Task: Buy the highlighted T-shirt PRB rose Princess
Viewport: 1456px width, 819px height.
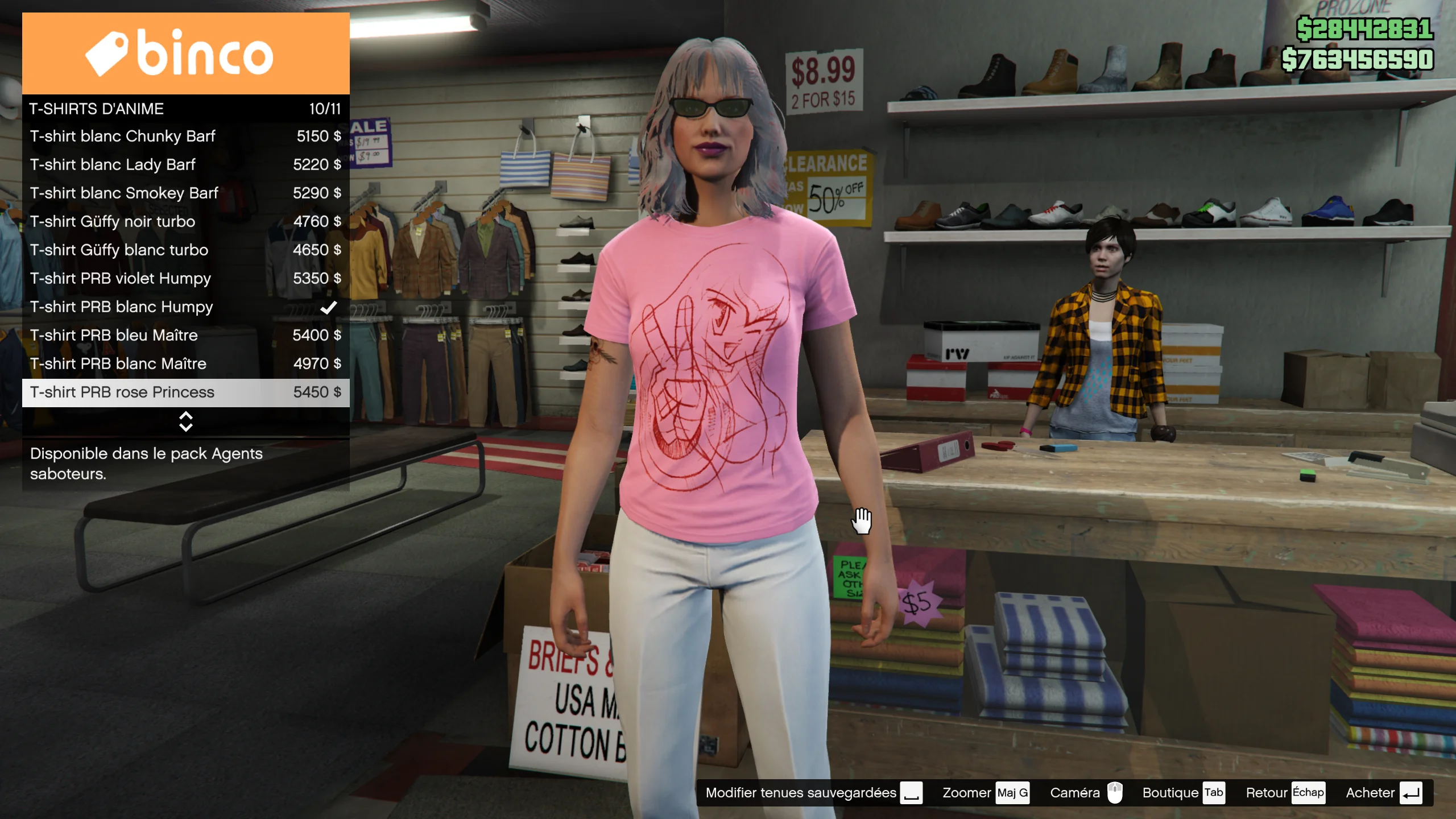Action: tap(185, 392)
